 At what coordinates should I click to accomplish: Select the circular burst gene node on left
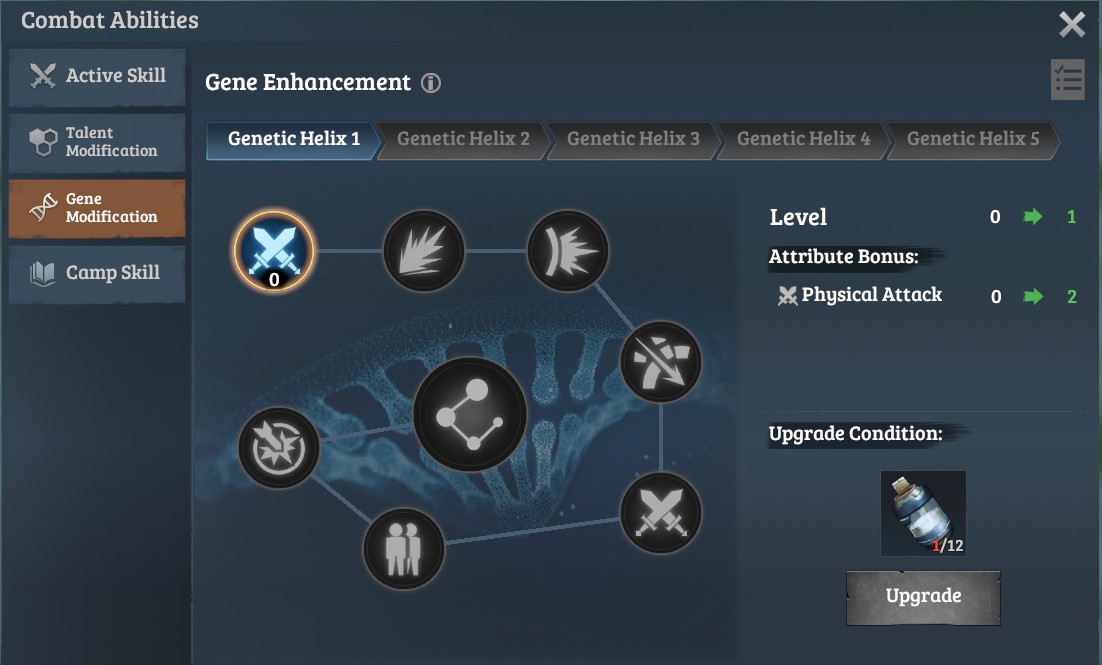[279, 447]
